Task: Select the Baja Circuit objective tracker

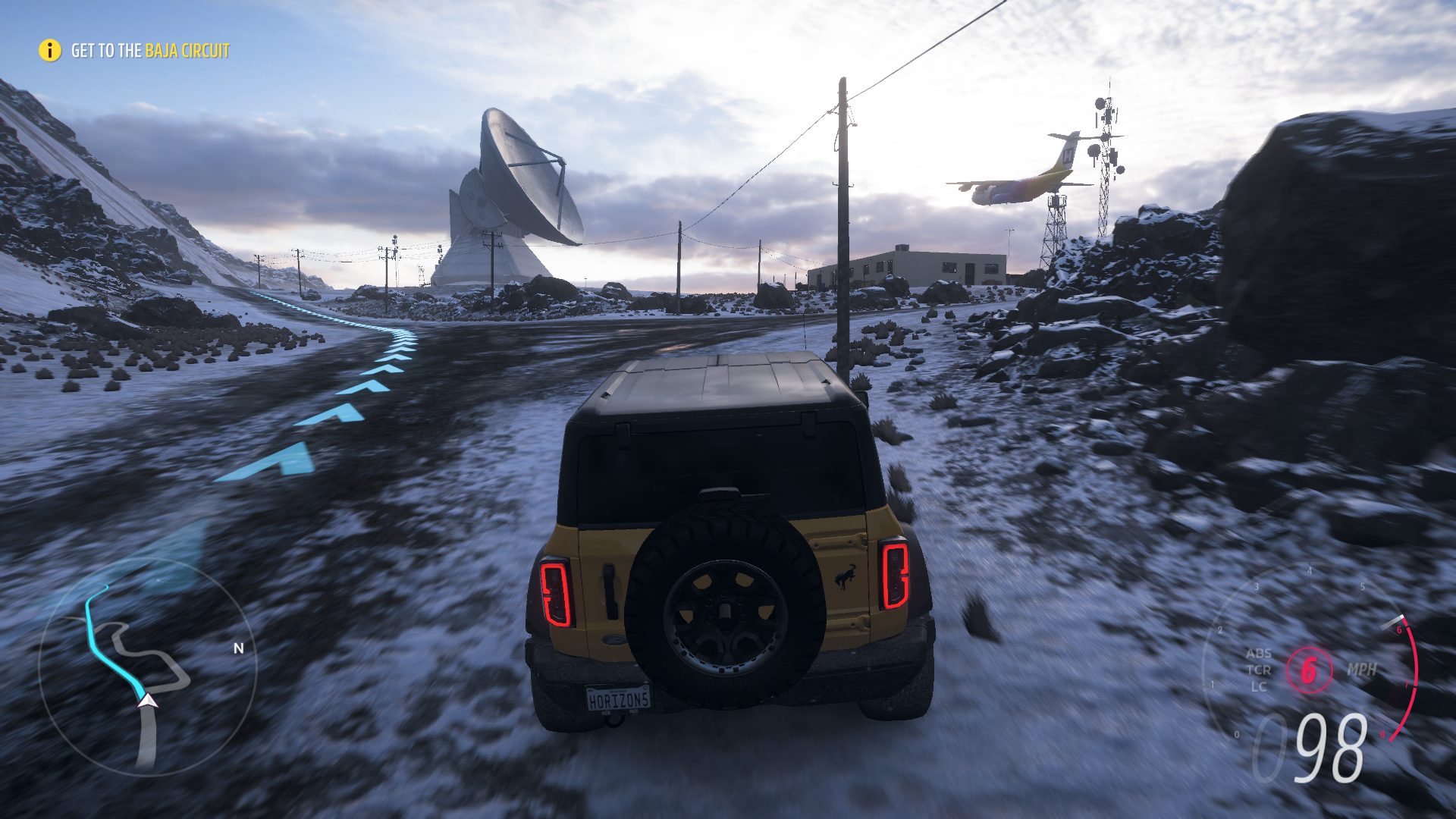Action: click(x=150, y=51)
